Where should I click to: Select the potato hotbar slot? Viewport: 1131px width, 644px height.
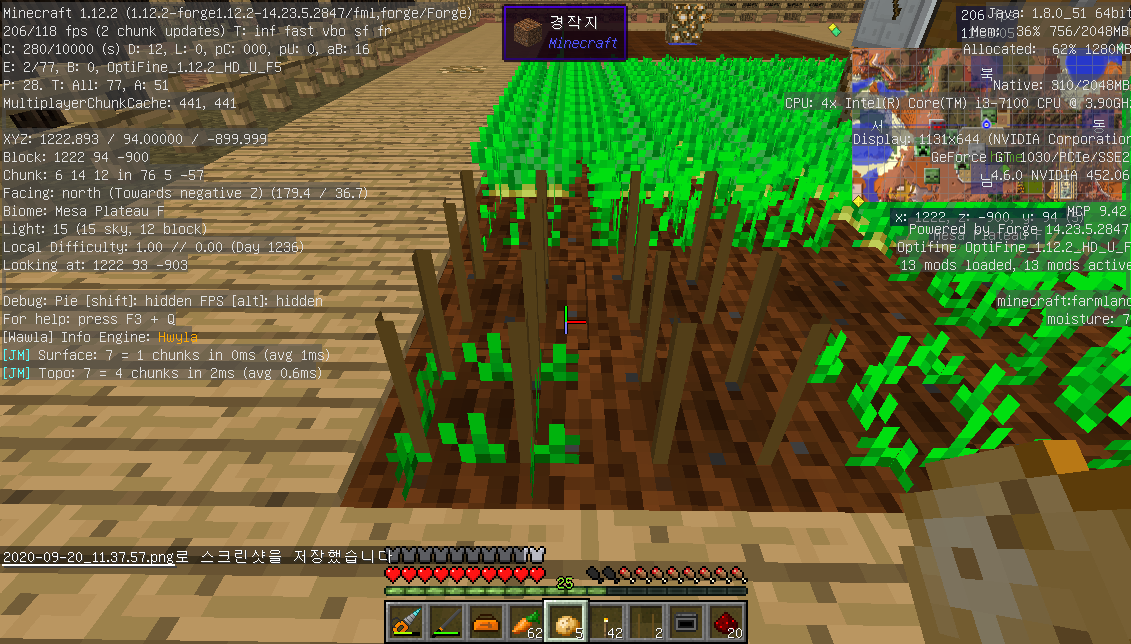click(x=566, y=622)
